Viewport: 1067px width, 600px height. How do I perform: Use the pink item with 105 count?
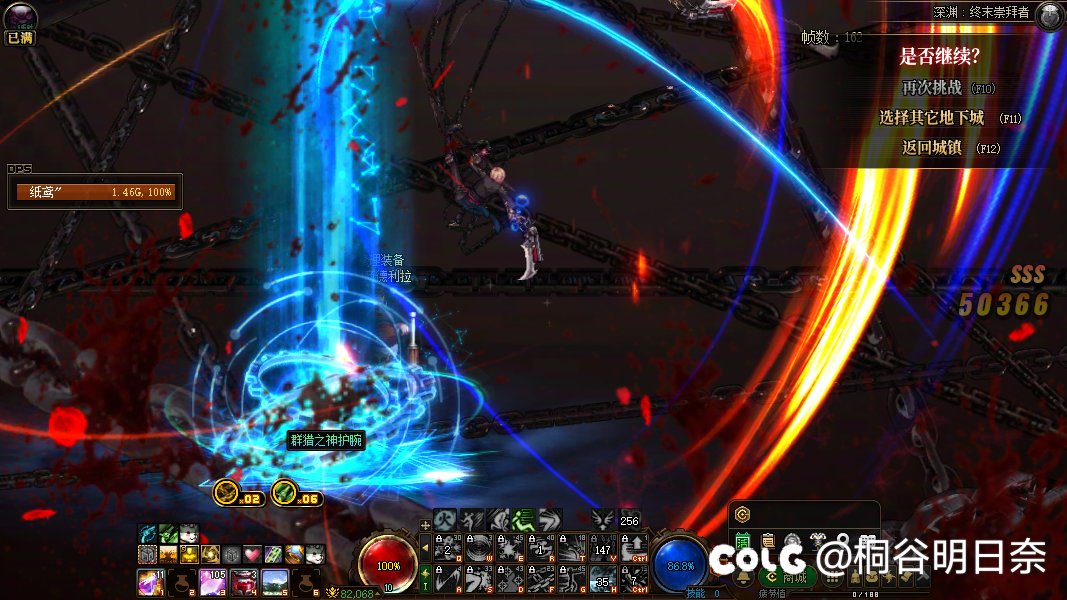pos(212,580)
